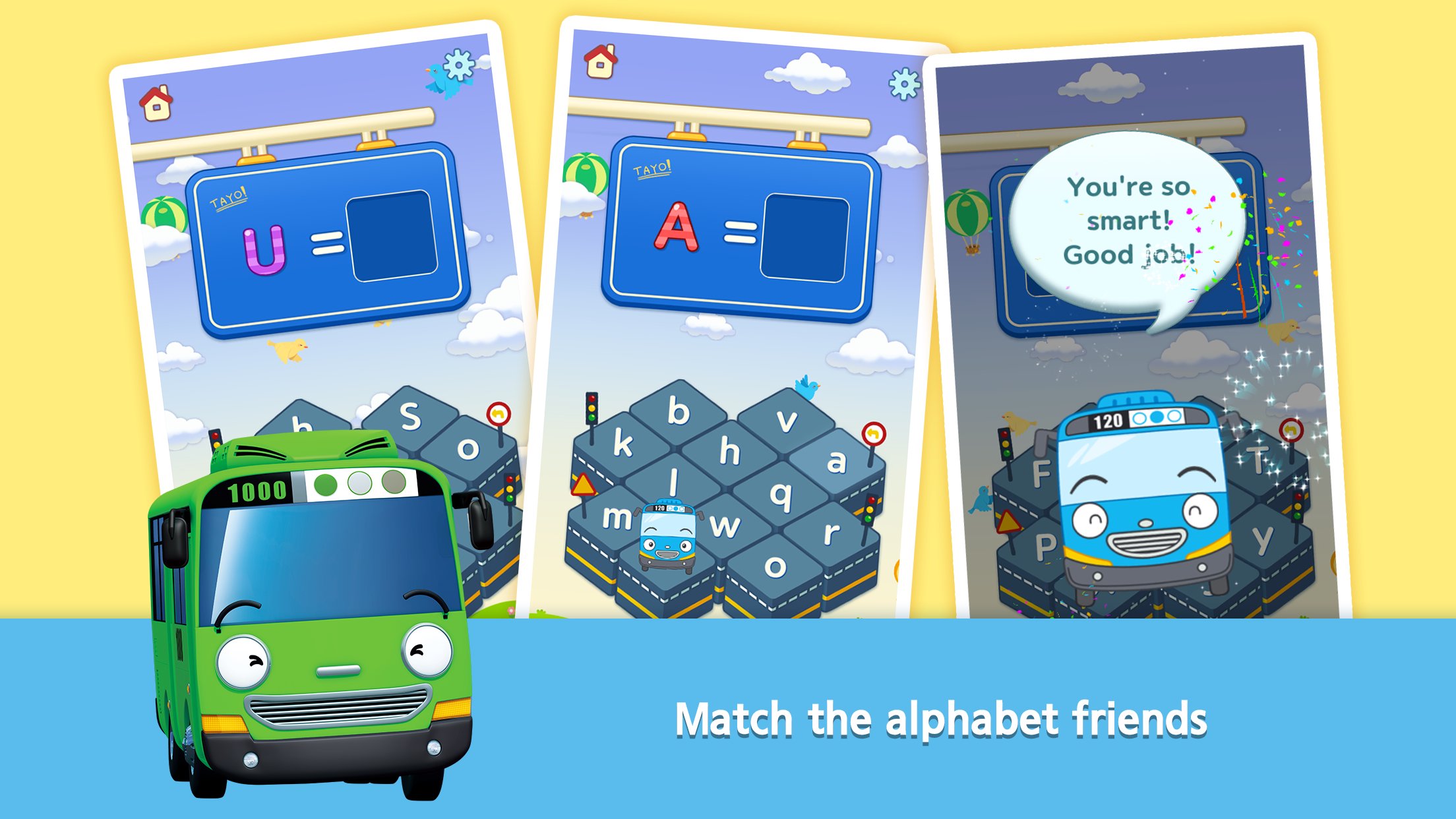Select the lowercase m tile
The image size is (1456, 819).
point(615,518)
